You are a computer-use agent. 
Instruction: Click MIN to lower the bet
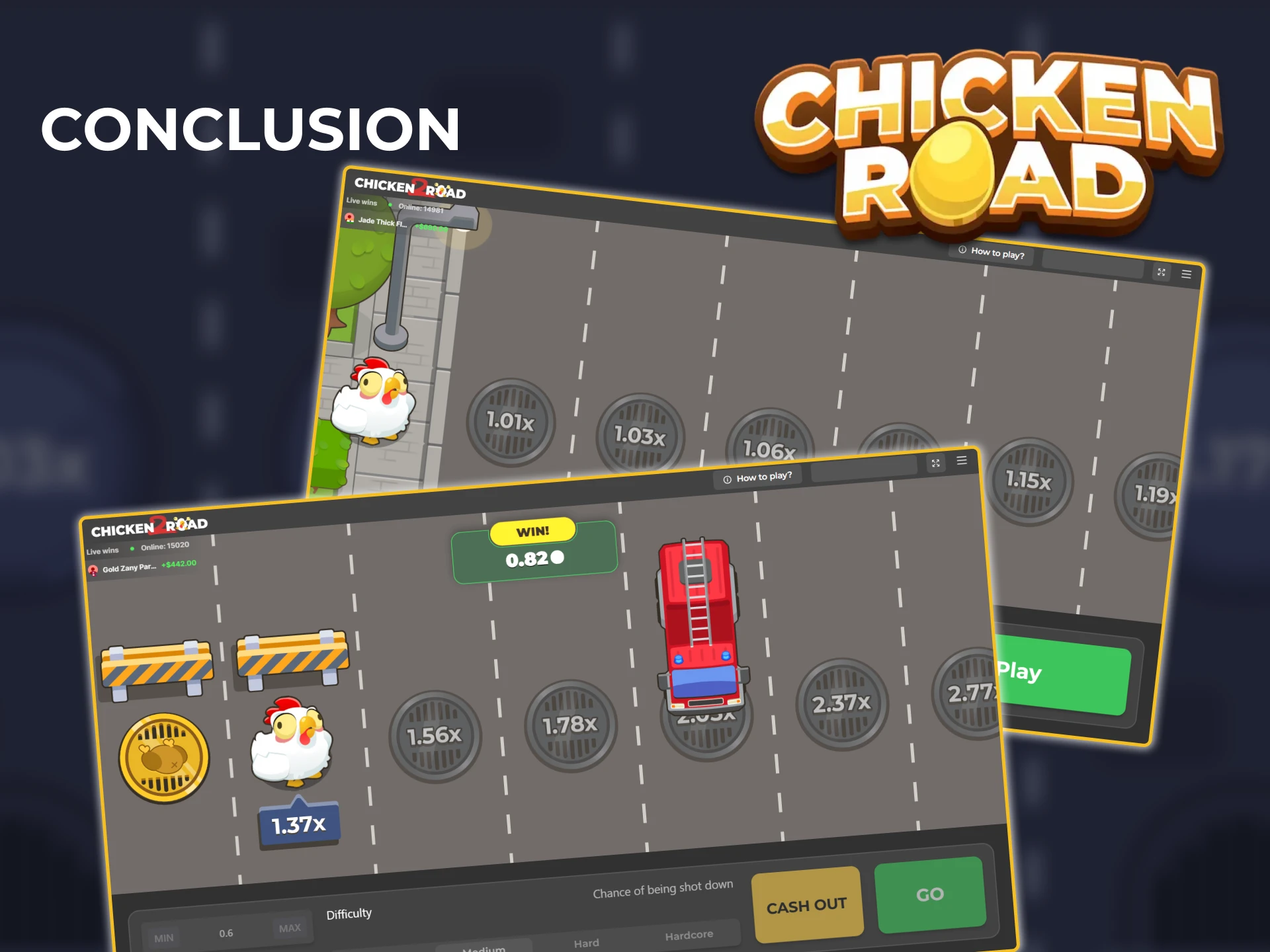pyautogui.click(x=163, y=937)
